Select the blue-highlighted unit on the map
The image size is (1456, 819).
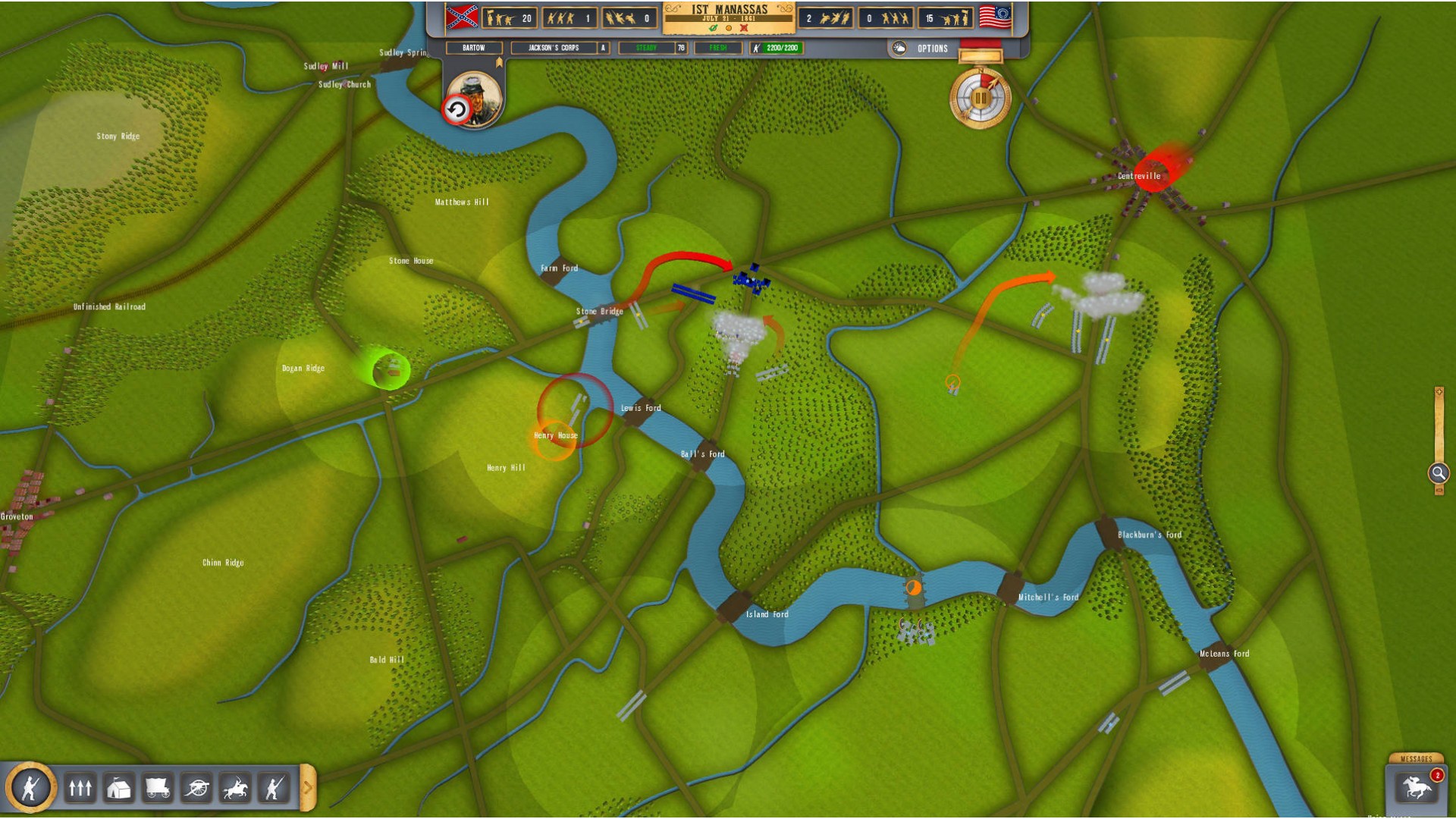tap(751, 281)
